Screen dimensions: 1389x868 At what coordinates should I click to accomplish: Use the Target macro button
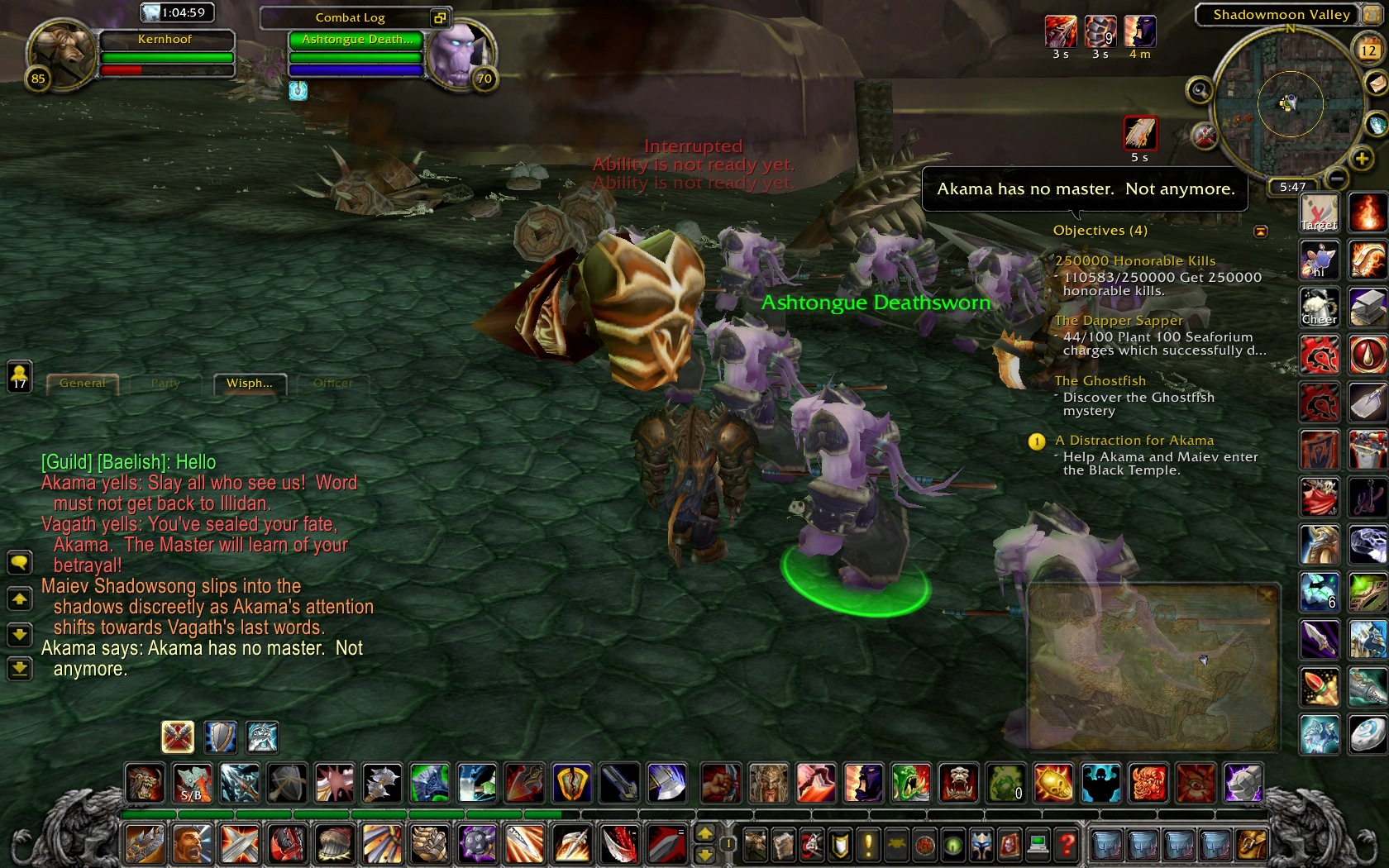point(1319,212)
